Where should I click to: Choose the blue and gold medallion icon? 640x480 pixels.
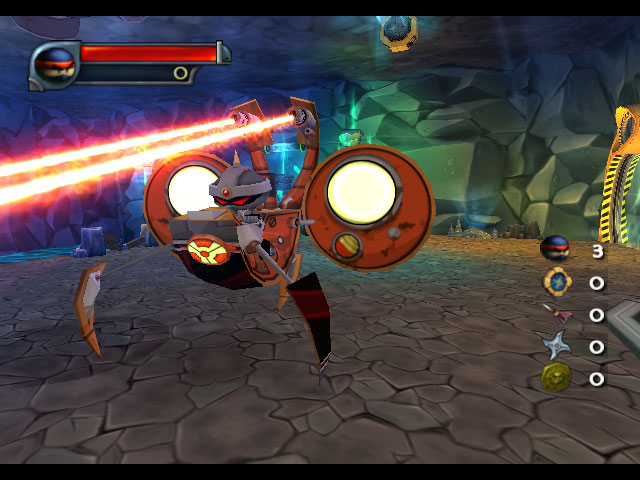coord(555,281)
